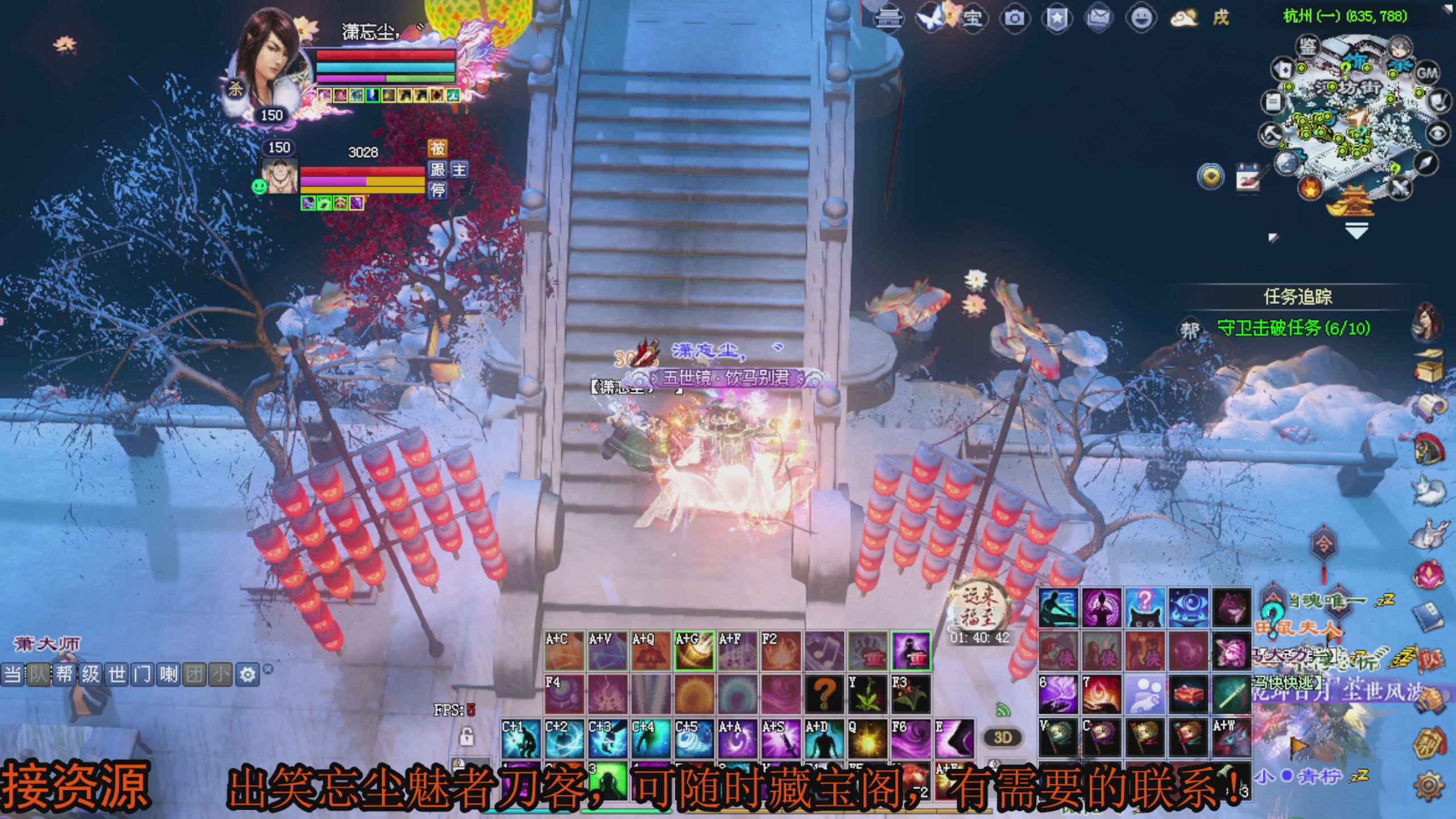Image resolution: width=1456 pixels, height=819 pixels.
Task: Switch to the 世 world chat tab
Action: pyautogui.click(x=117, y=675)
